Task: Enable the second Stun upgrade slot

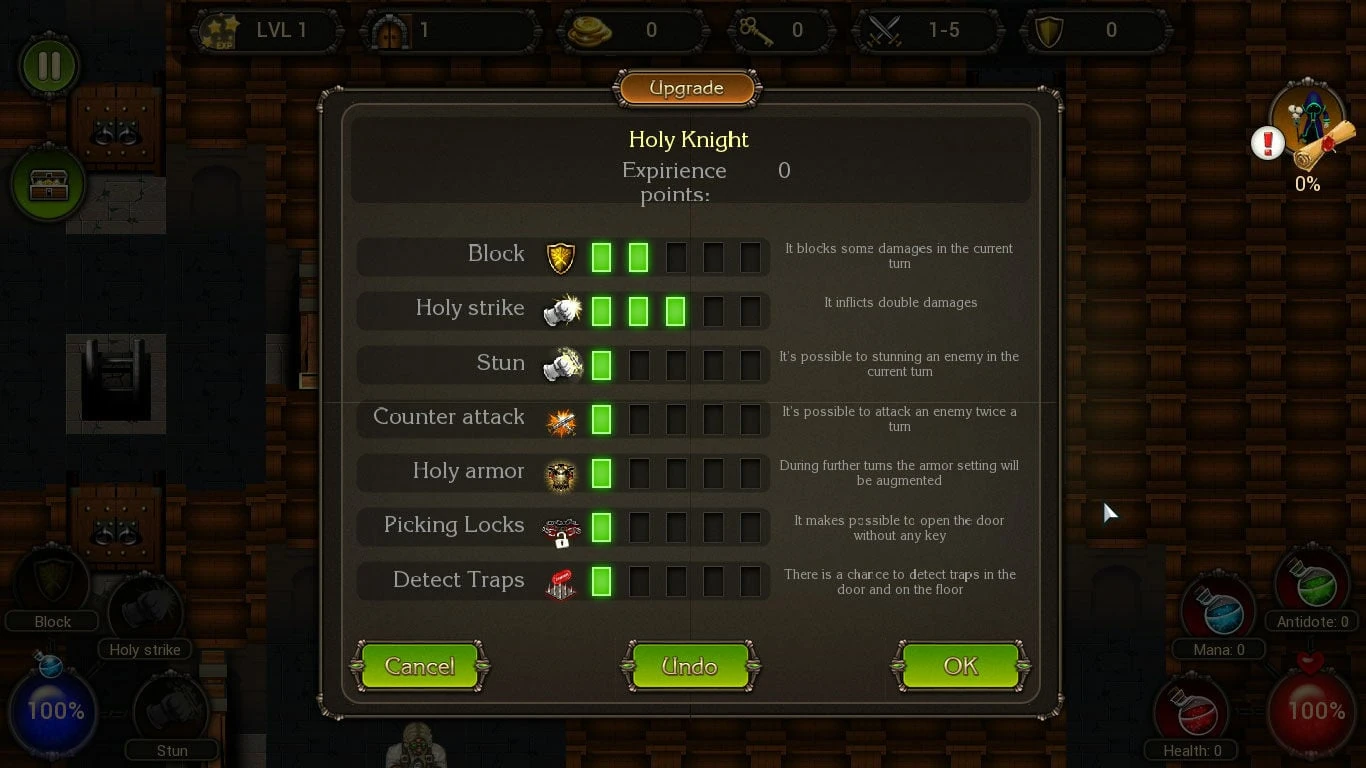Action: (639, 366)
